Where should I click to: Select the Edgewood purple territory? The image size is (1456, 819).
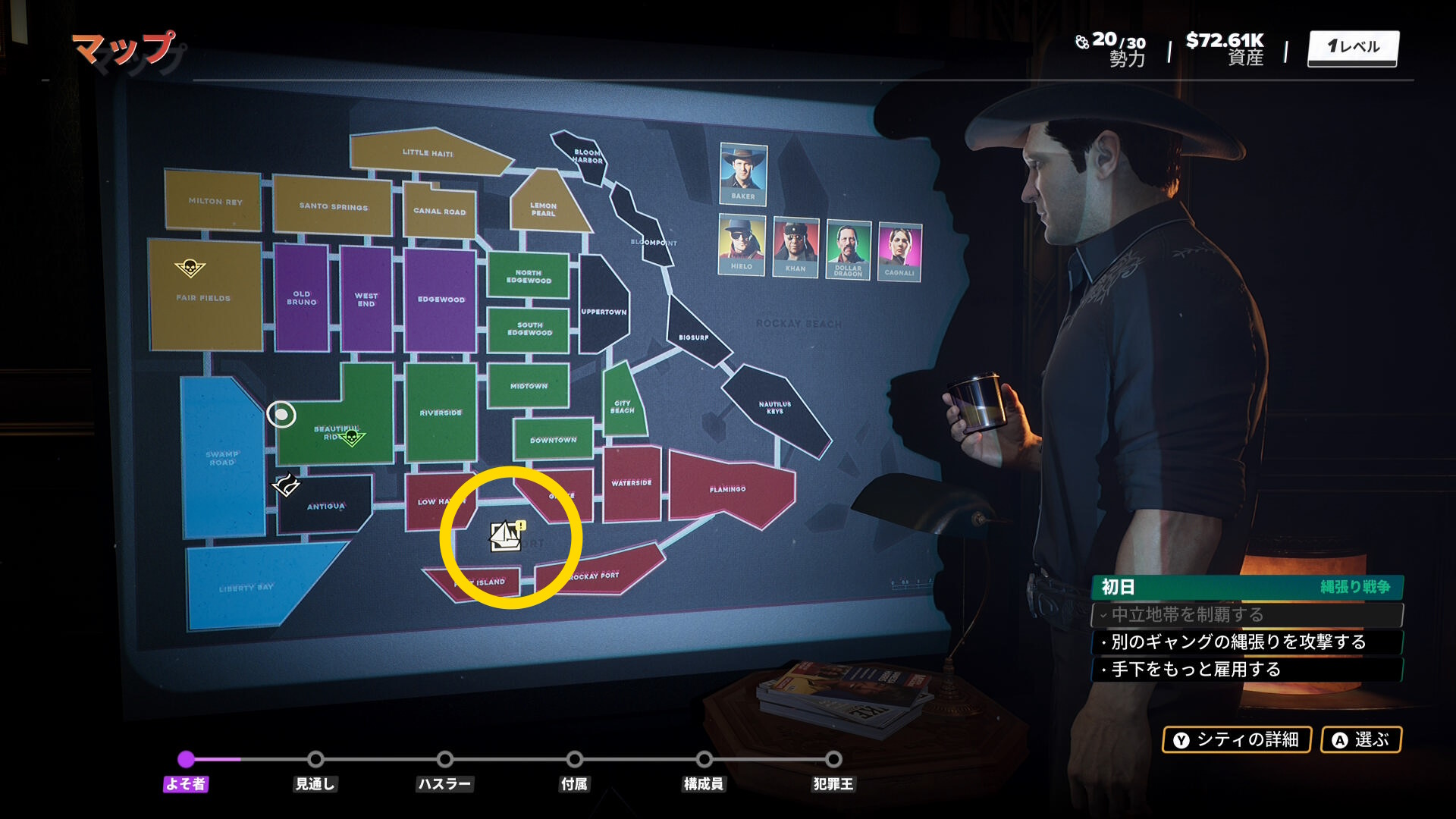coord(441,300)
